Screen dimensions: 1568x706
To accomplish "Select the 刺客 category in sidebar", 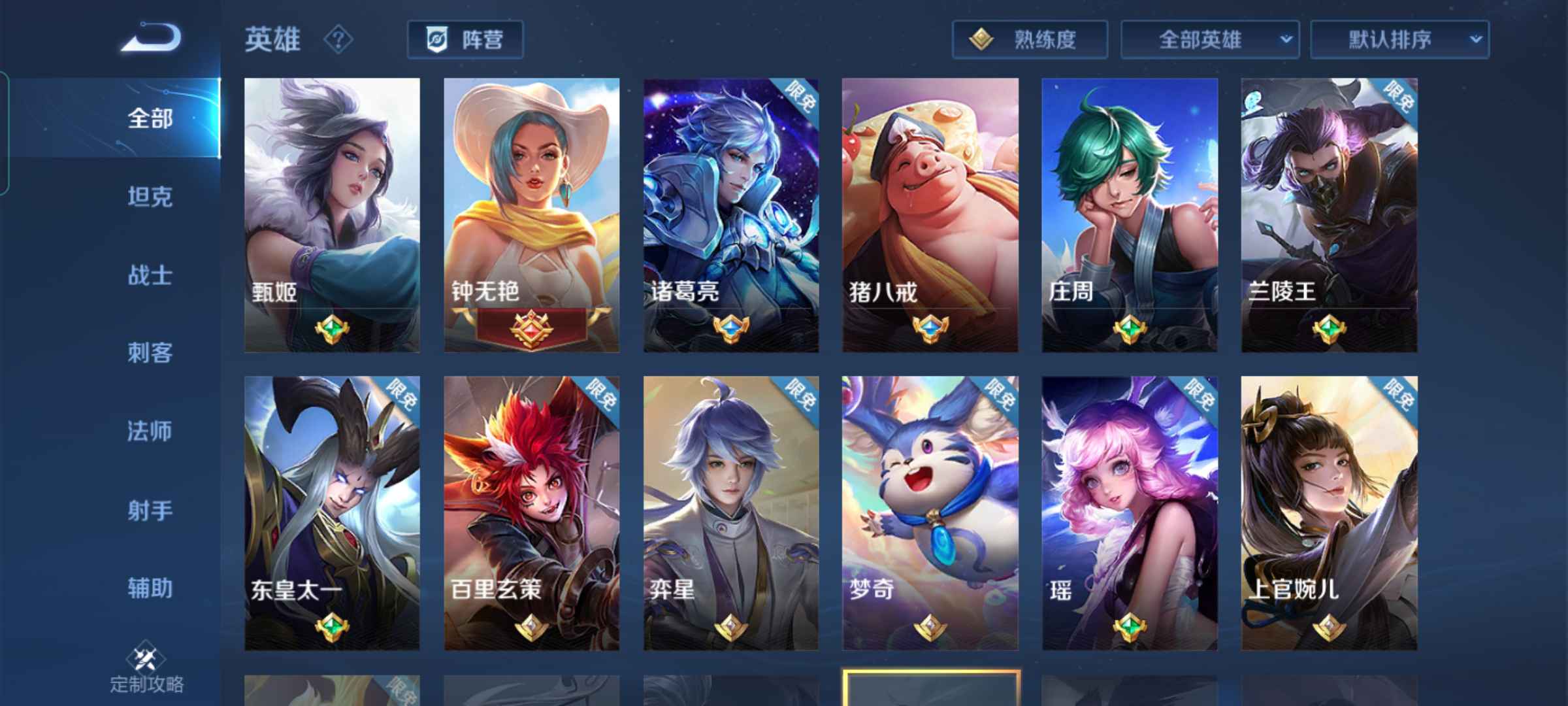I will tap(149, 353).
